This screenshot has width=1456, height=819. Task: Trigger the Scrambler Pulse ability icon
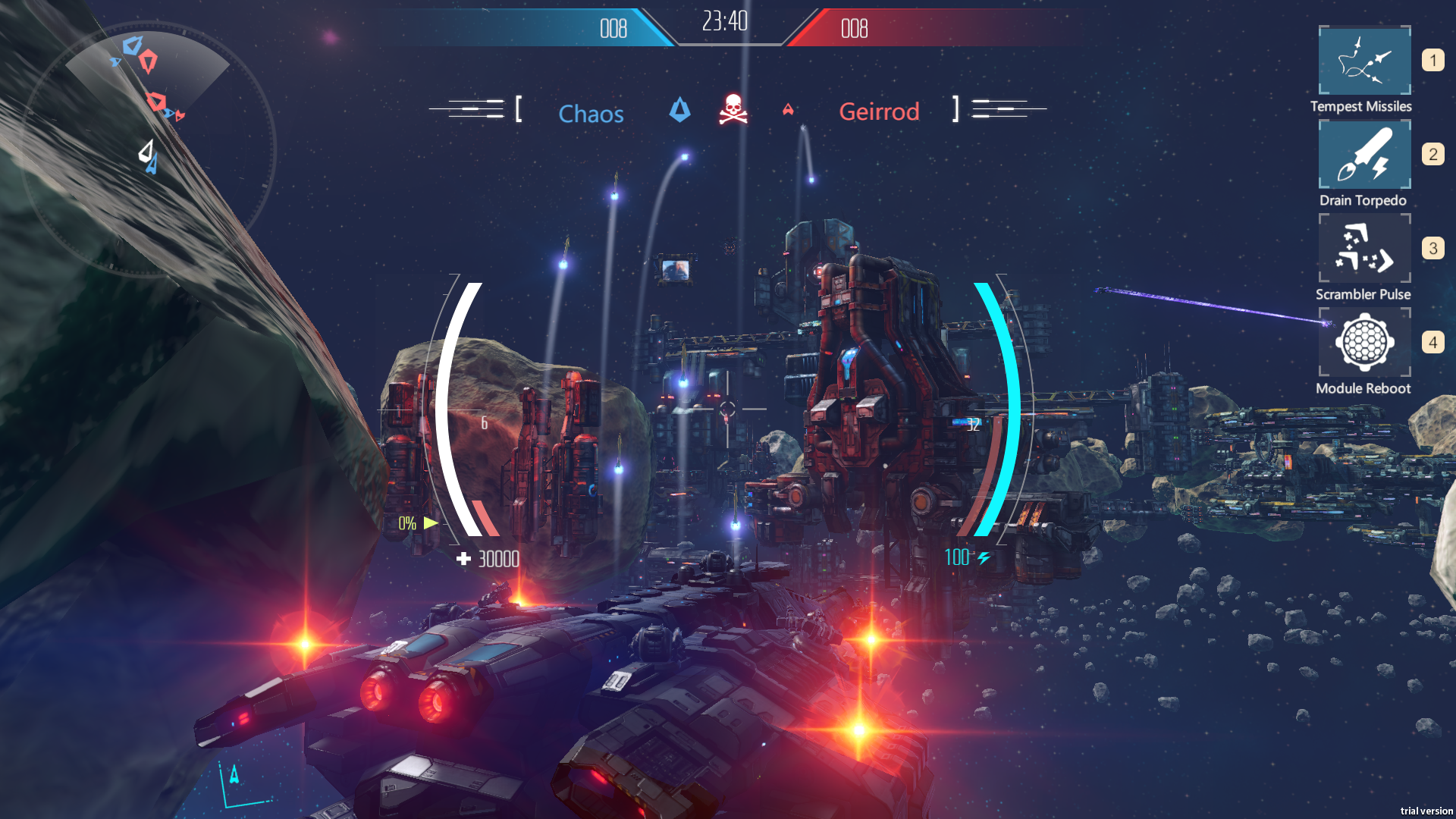coord(1363,248)
